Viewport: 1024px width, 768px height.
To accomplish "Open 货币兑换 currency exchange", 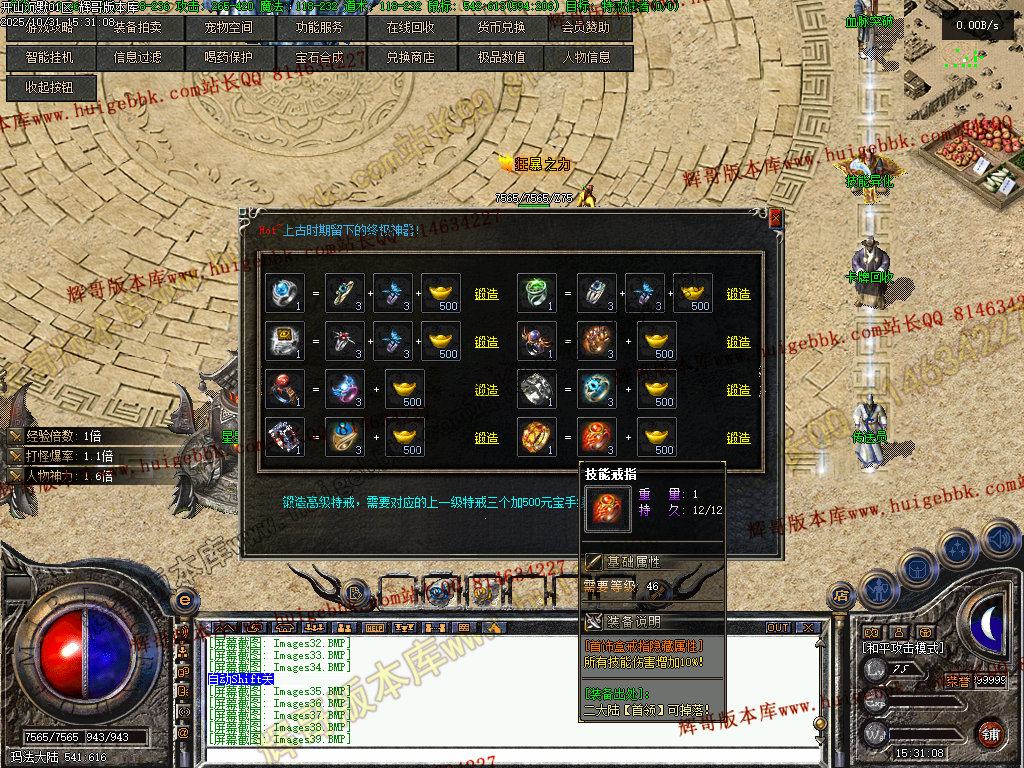I will [498, 28].
